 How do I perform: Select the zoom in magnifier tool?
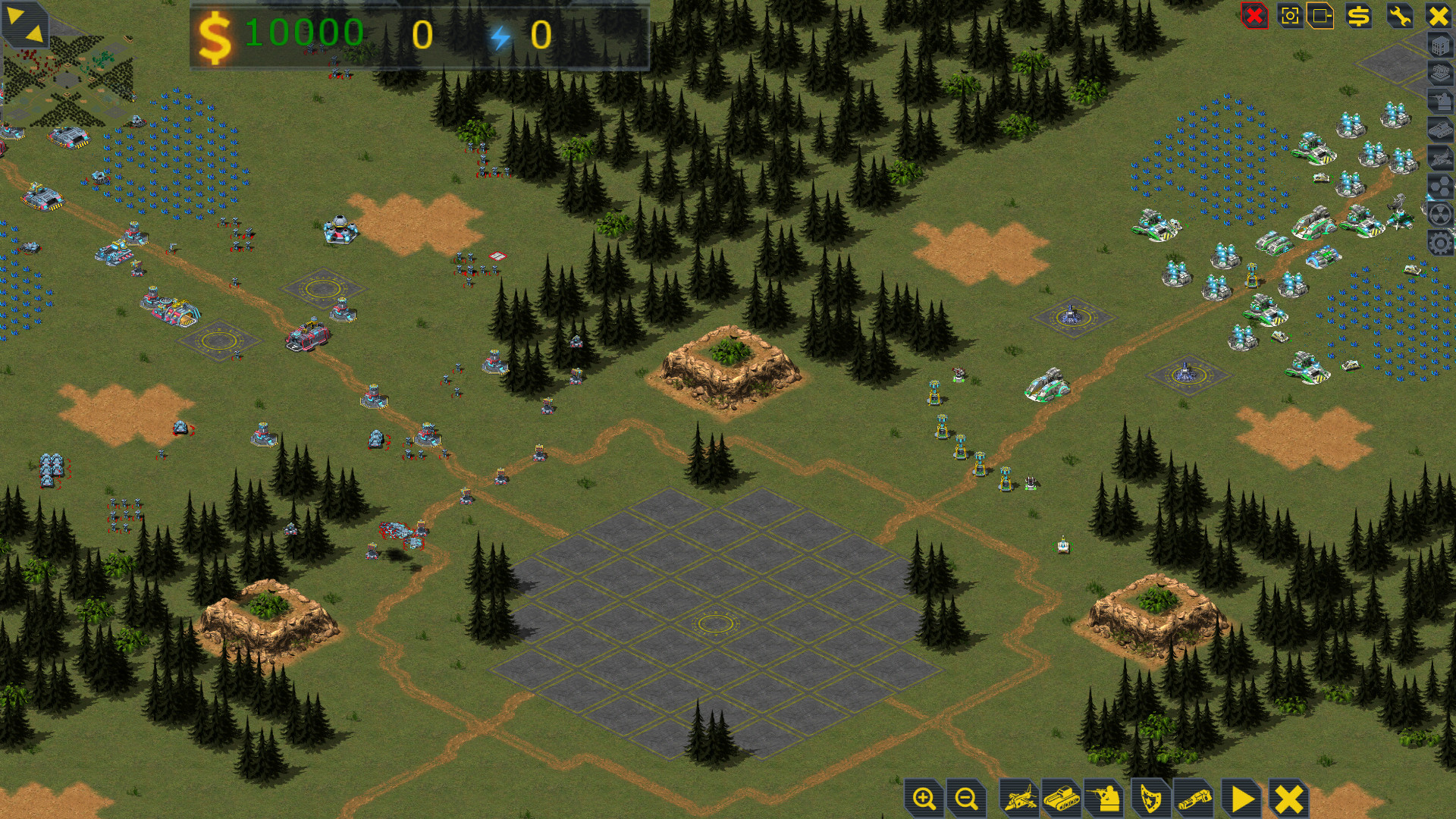(924, 798)
